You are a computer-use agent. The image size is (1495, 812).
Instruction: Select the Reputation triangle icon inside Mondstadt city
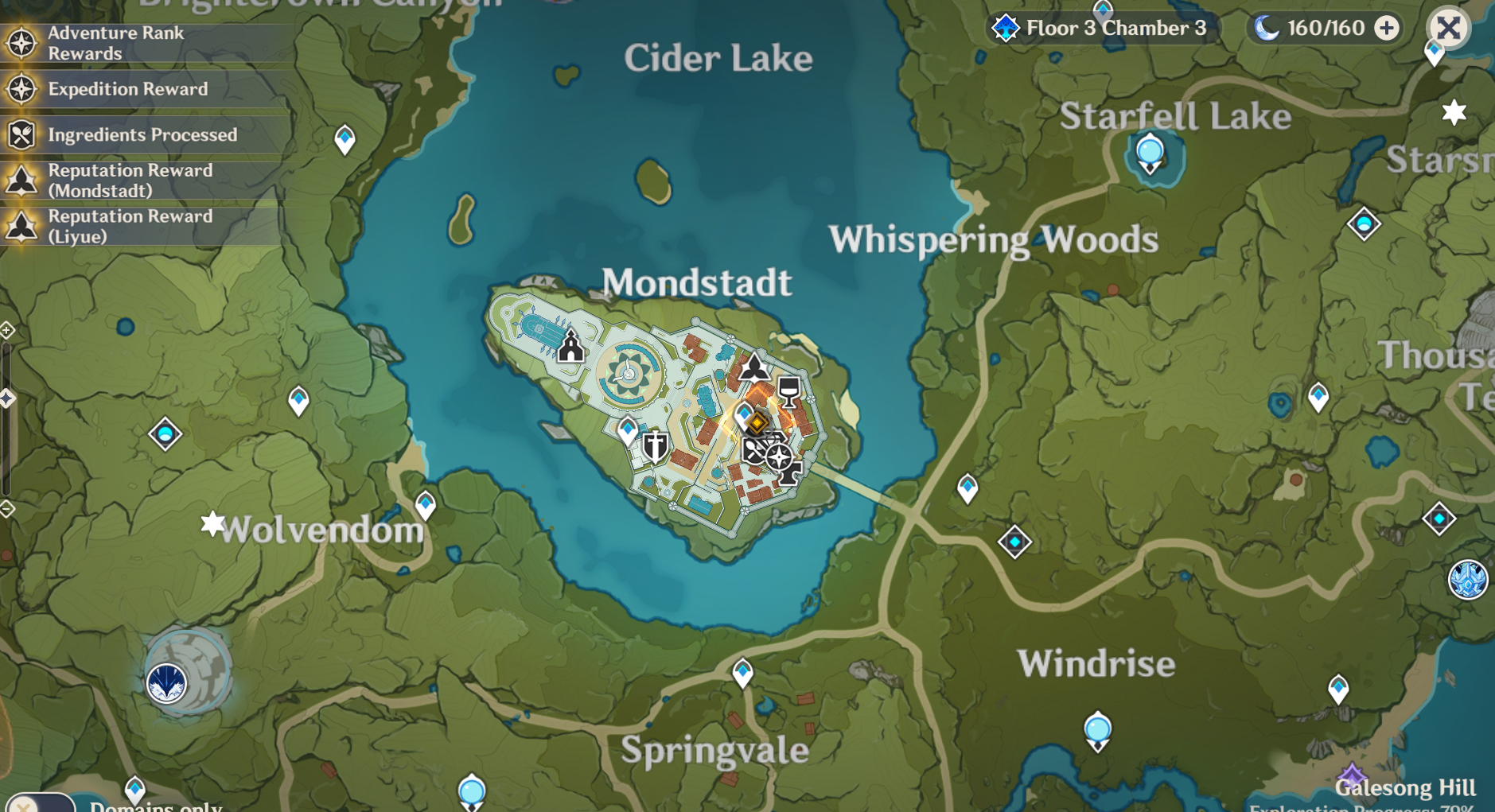pos(753,367)
